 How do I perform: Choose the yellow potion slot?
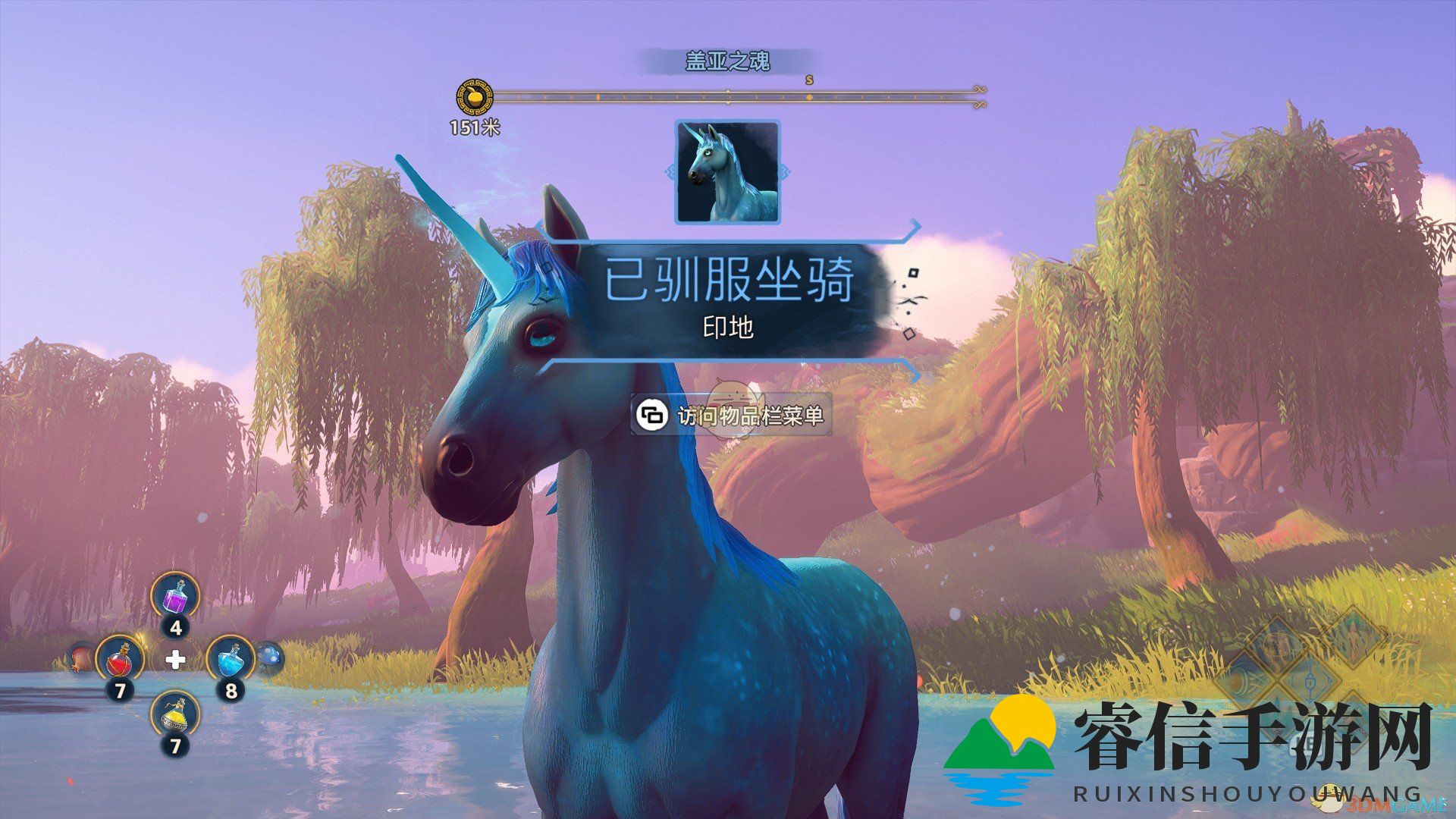[x=175, y=714]
